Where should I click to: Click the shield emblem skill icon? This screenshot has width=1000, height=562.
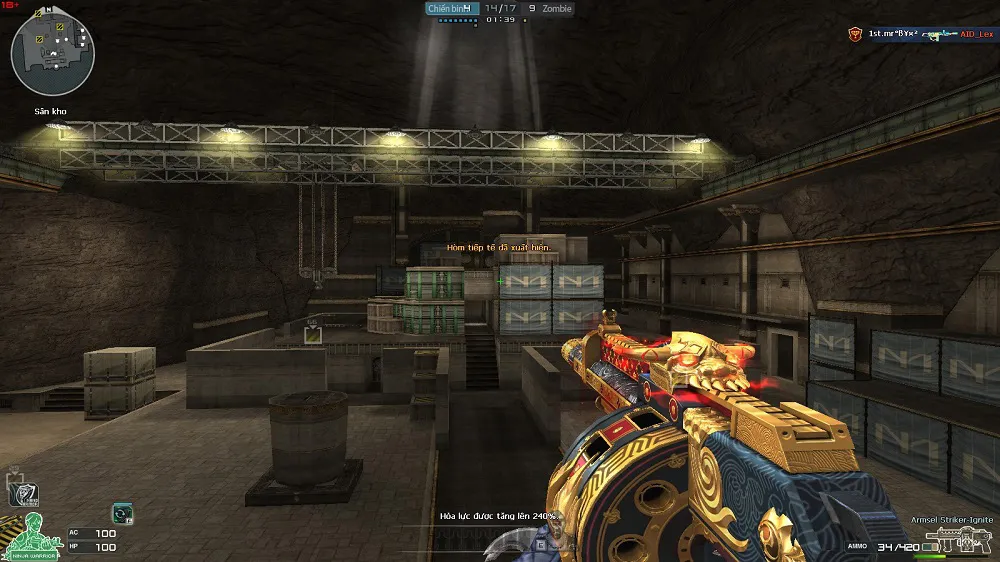pyautogui.click(x=21, y=492)
